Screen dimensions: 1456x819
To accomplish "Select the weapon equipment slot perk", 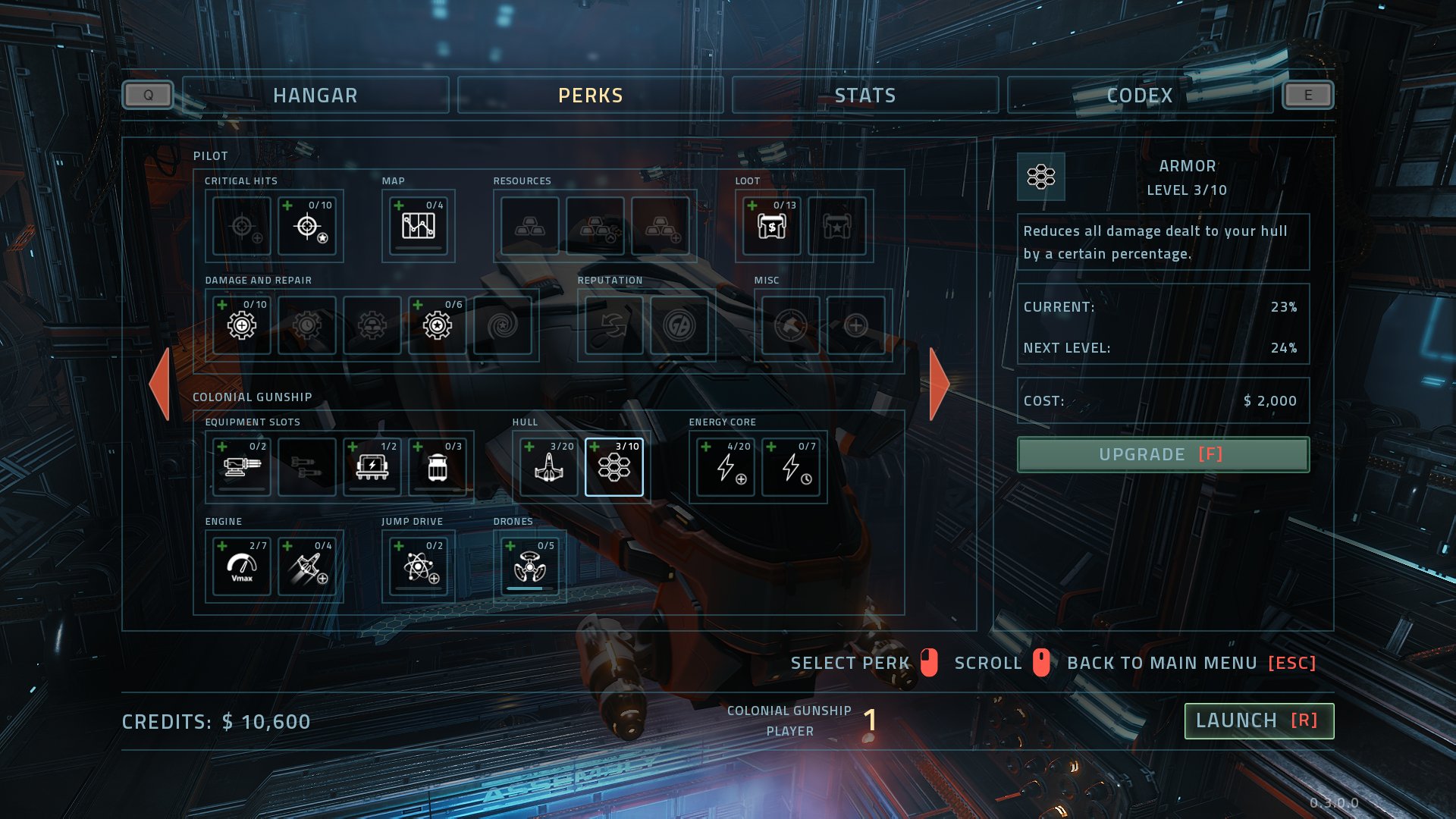I will tap(240, 466).
